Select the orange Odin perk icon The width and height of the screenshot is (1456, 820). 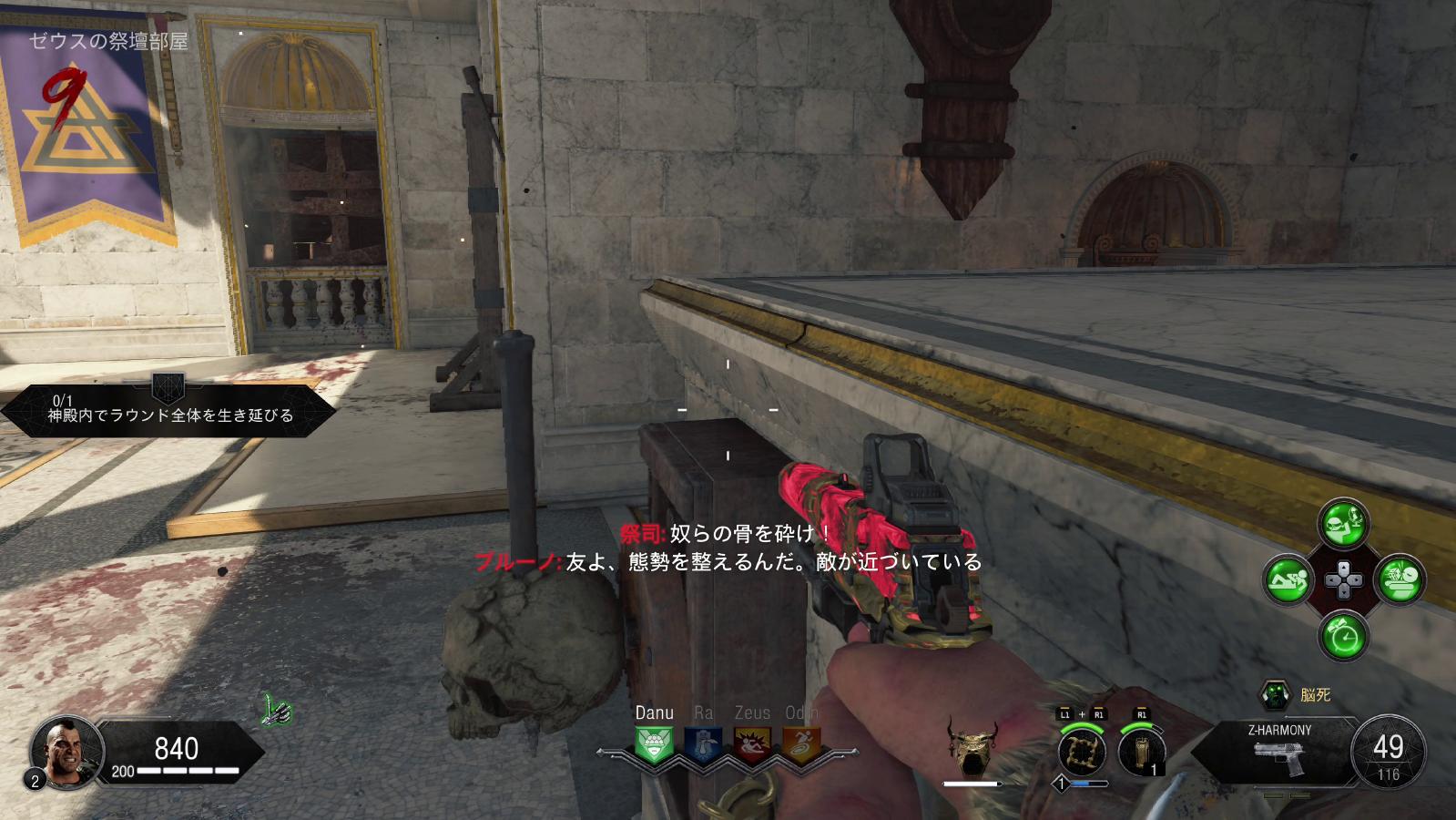801,744
